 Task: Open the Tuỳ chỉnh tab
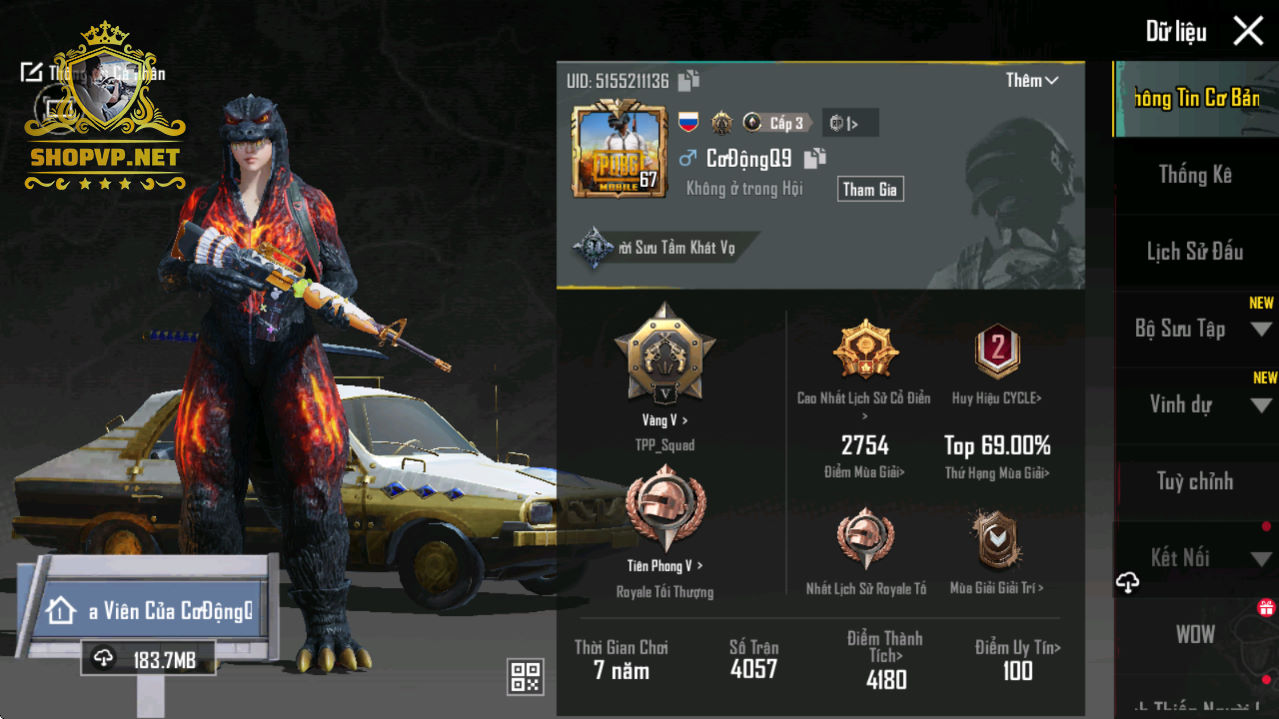tap(1195, 482)
